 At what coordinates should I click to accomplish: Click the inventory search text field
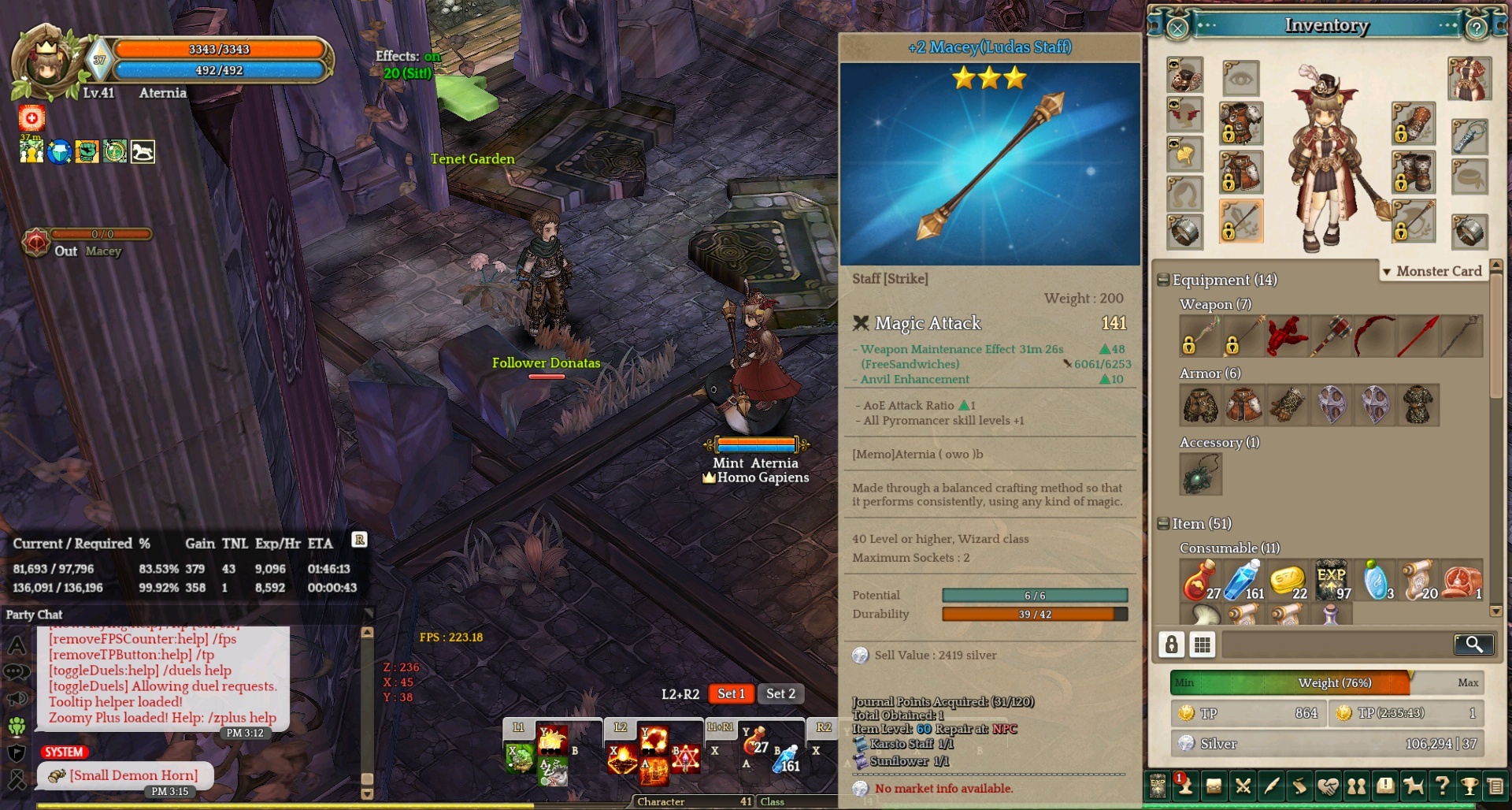click(x=1336, y=645)
